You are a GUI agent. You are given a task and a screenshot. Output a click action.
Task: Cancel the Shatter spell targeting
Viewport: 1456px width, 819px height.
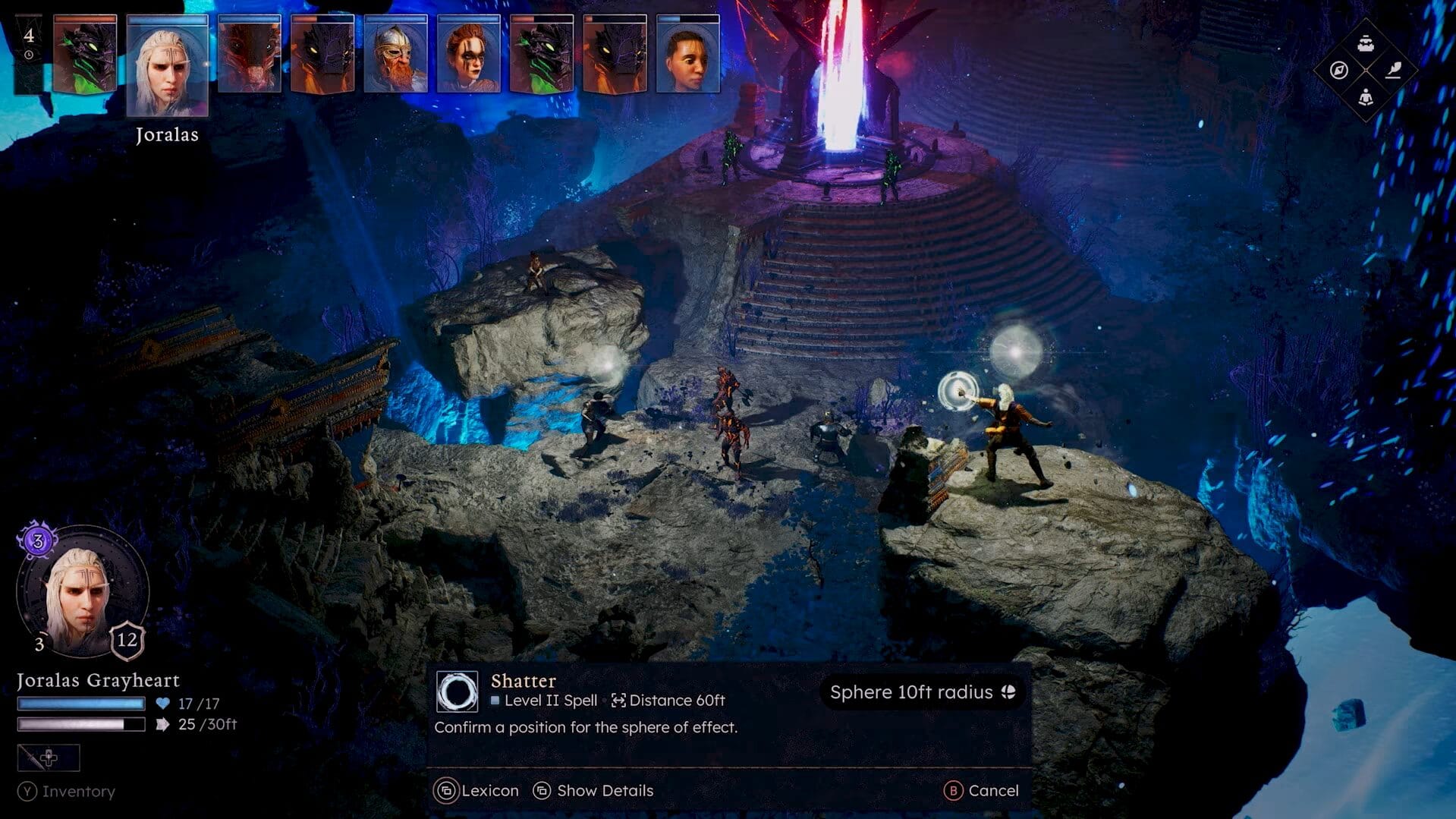[981, 791]
